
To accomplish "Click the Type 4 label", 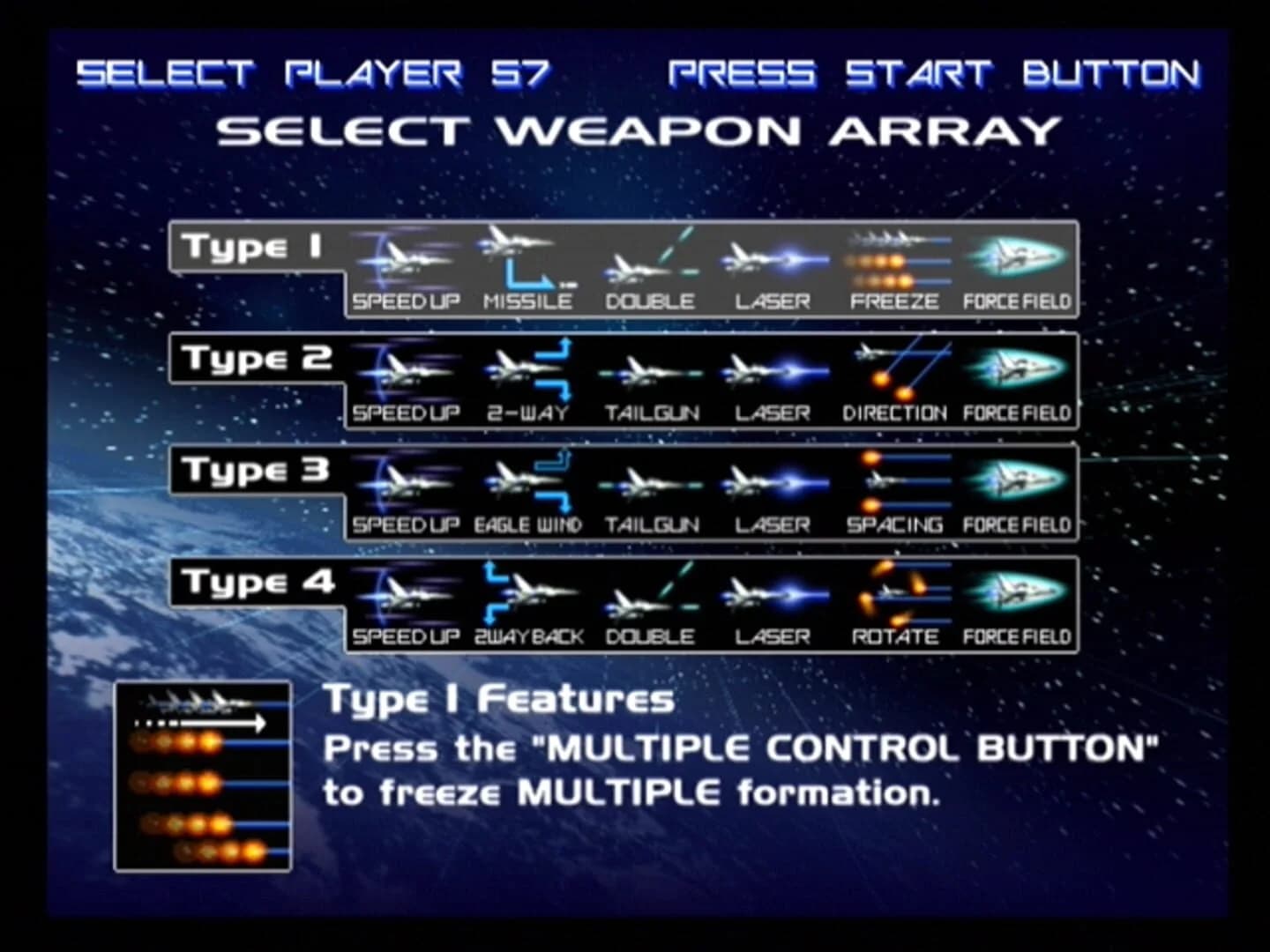I will (254, 582).
